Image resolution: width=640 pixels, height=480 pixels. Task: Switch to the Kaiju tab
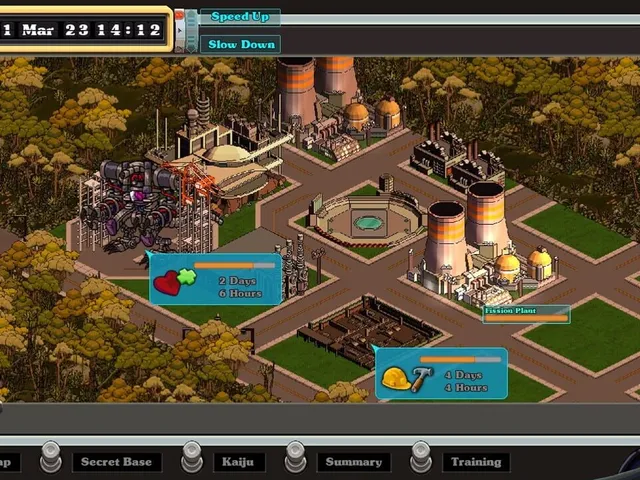pos(239,462)
